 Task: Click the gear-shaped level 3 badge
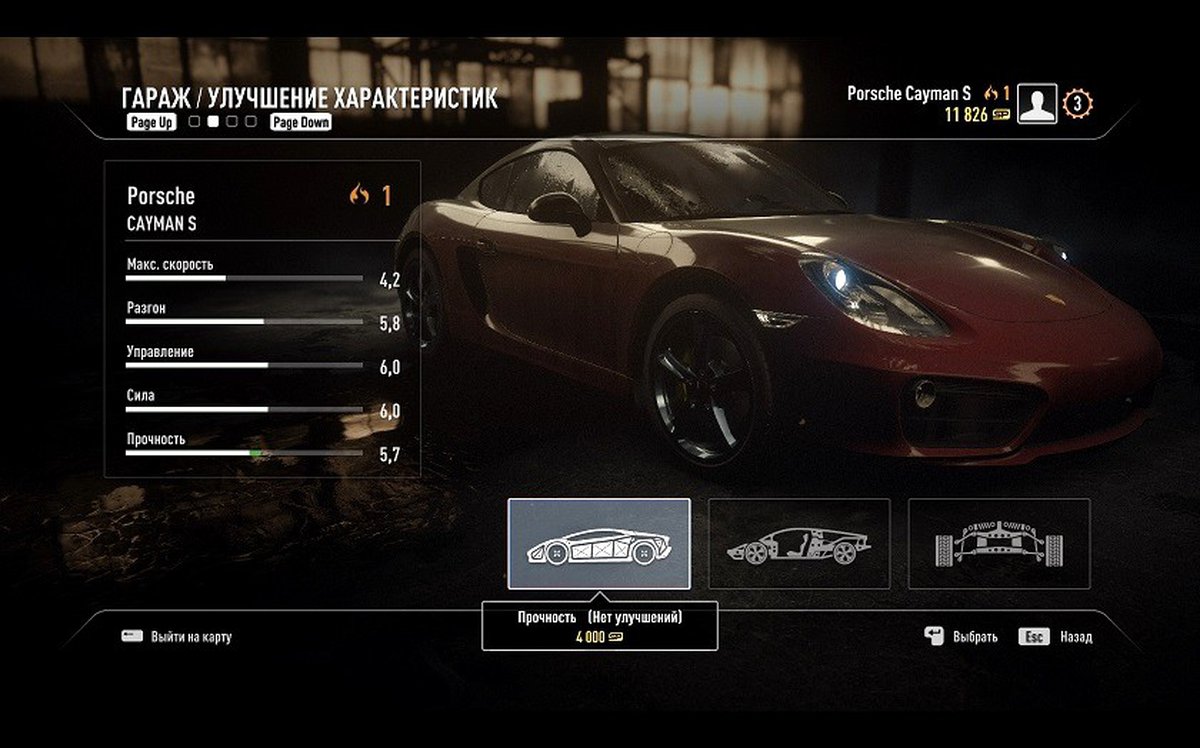point(1078,103)
